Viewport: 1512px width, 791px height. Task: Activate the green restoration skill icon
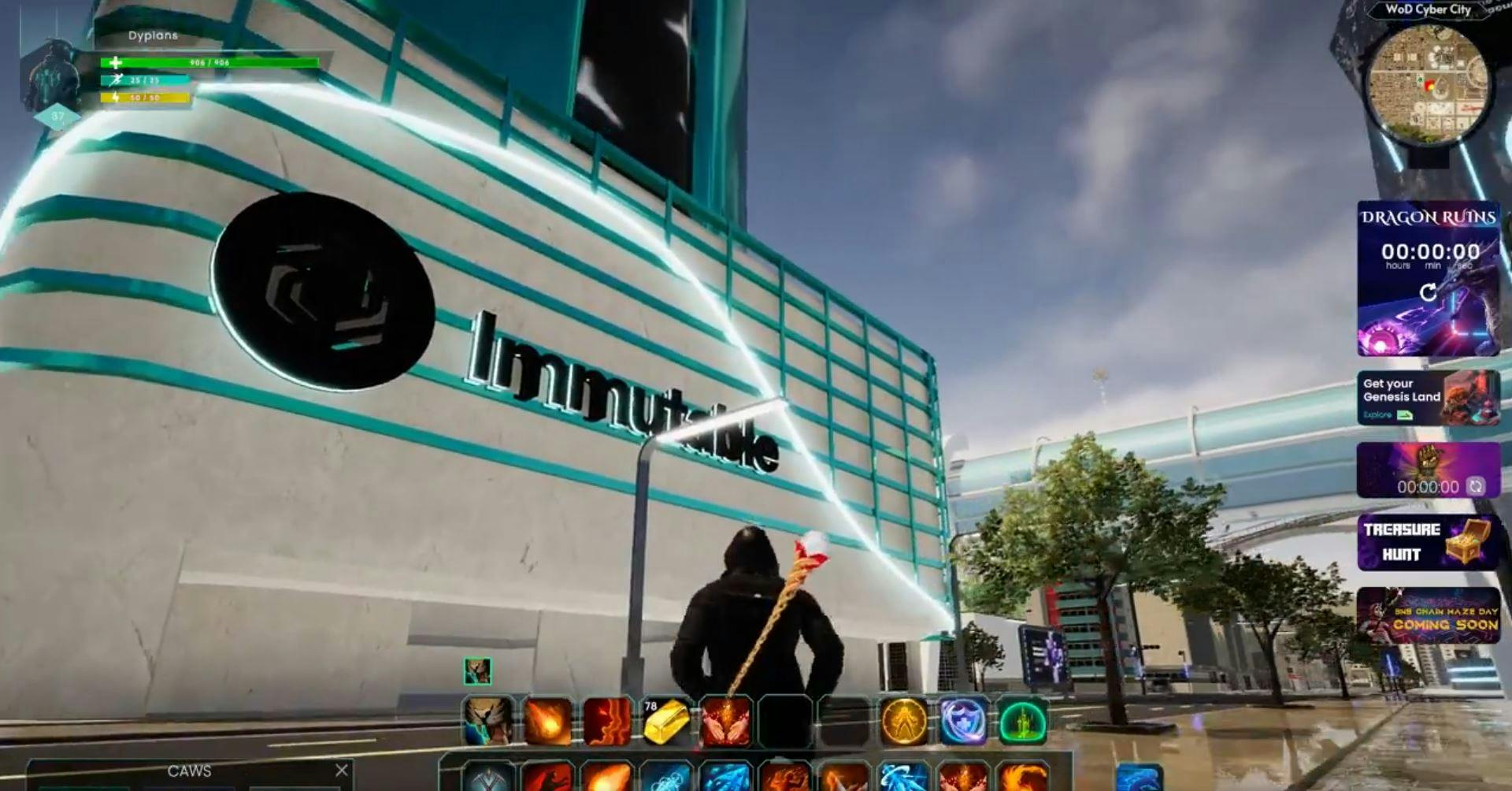pos(1024,721)
